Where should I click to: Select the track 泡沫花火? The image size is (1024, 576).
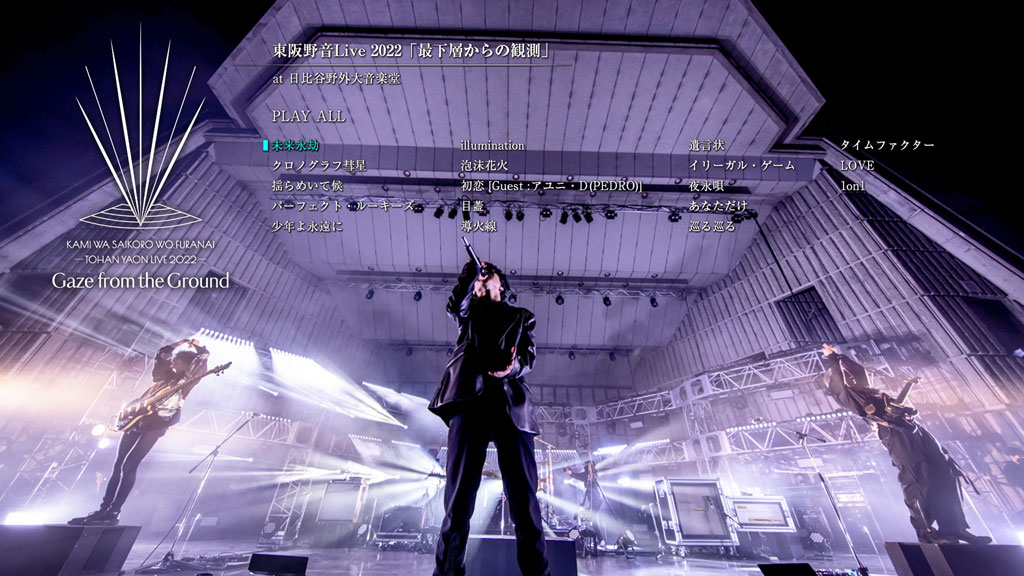(484, 165)
